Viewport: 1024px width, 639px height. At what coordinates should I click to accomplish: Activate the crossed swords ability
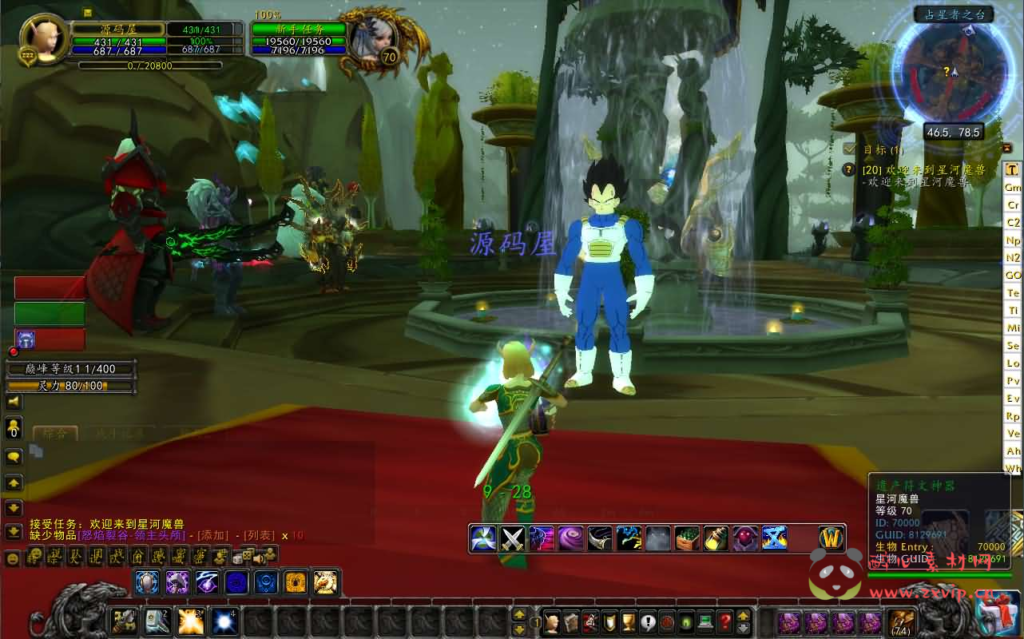513,538
